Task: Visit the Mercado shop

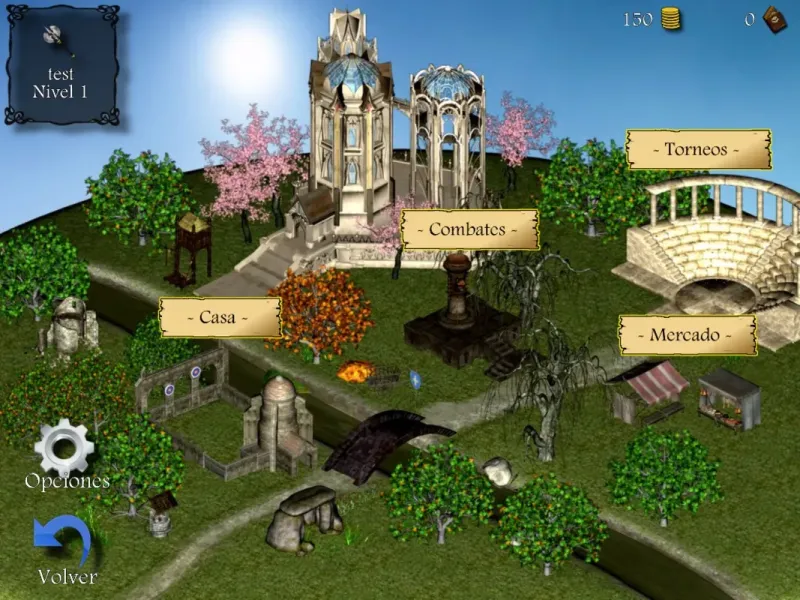Action: click(x=688, y=335)
